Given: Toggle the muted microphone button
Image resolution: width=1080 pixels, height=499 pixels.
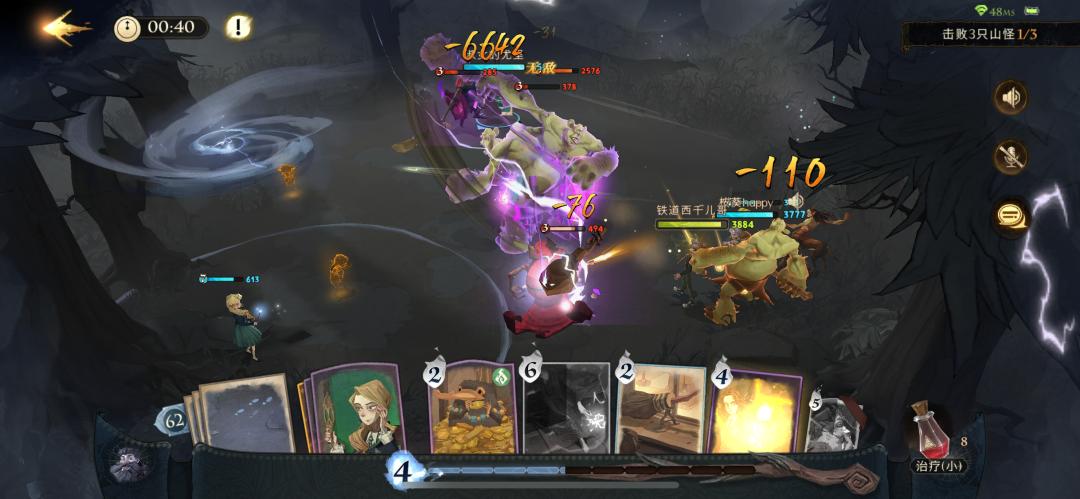Looking at the screenshot, I should 1011,156.
